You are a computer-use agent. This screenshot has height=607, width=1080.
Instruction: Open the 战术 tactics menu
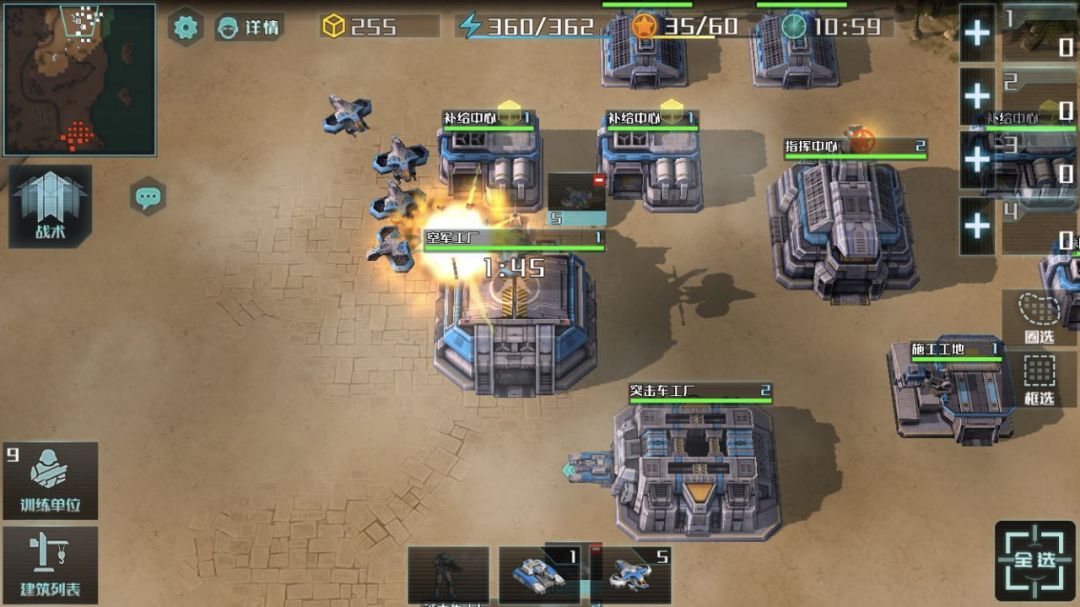point(50,206)
